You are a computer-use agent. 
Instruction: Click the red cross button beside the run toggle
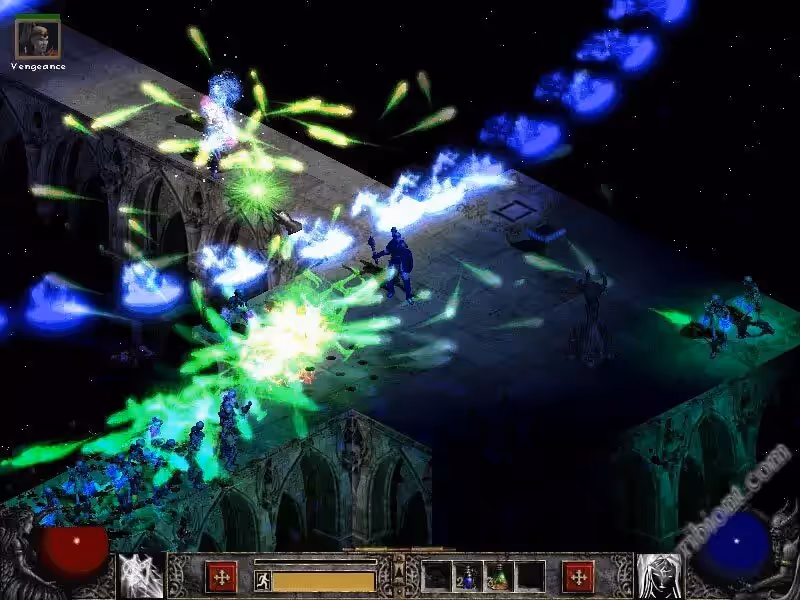220,576
